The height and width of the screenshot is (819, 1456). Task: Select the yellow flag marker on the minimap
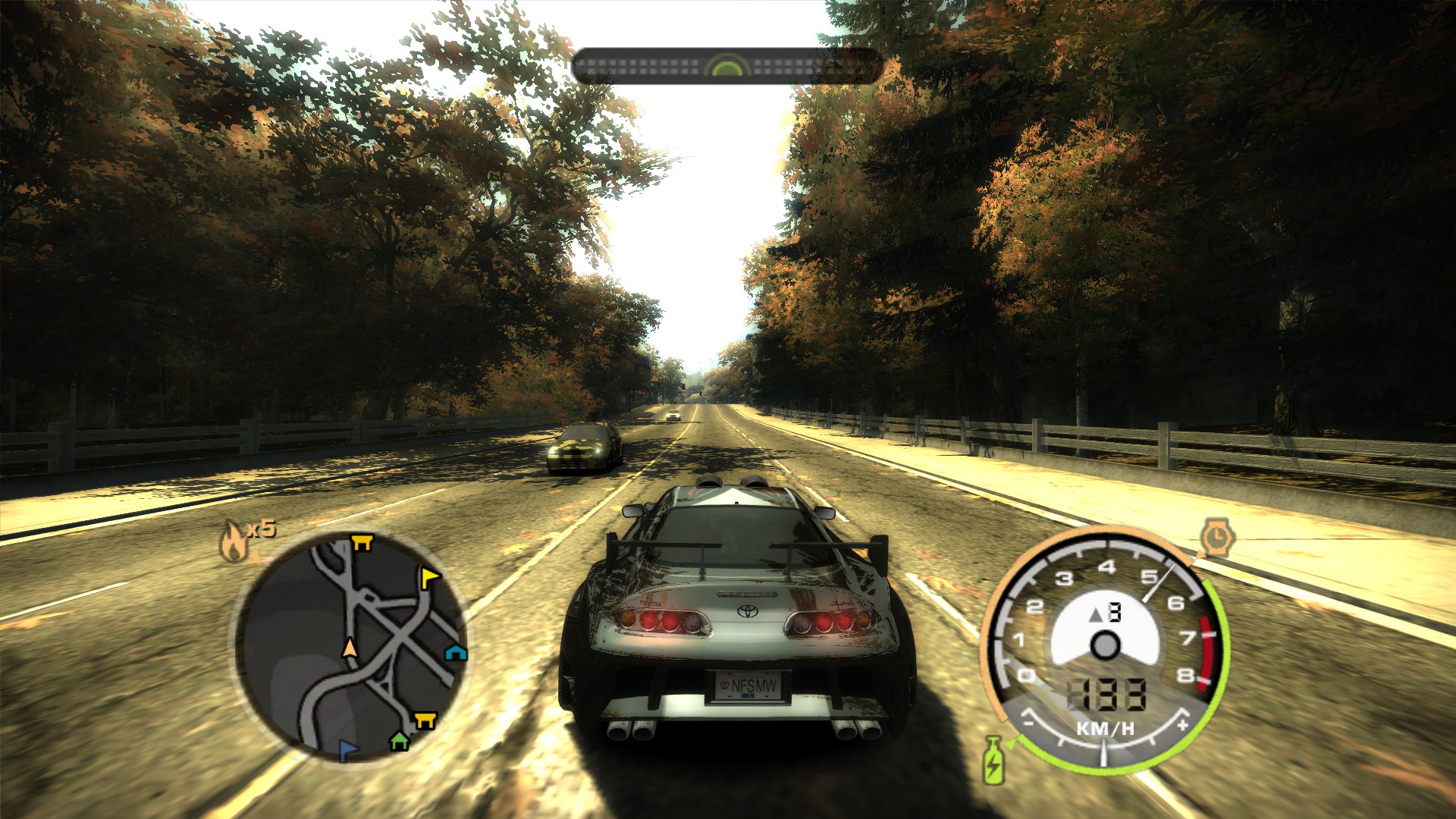pyautogui.click(x=430, y=579)
